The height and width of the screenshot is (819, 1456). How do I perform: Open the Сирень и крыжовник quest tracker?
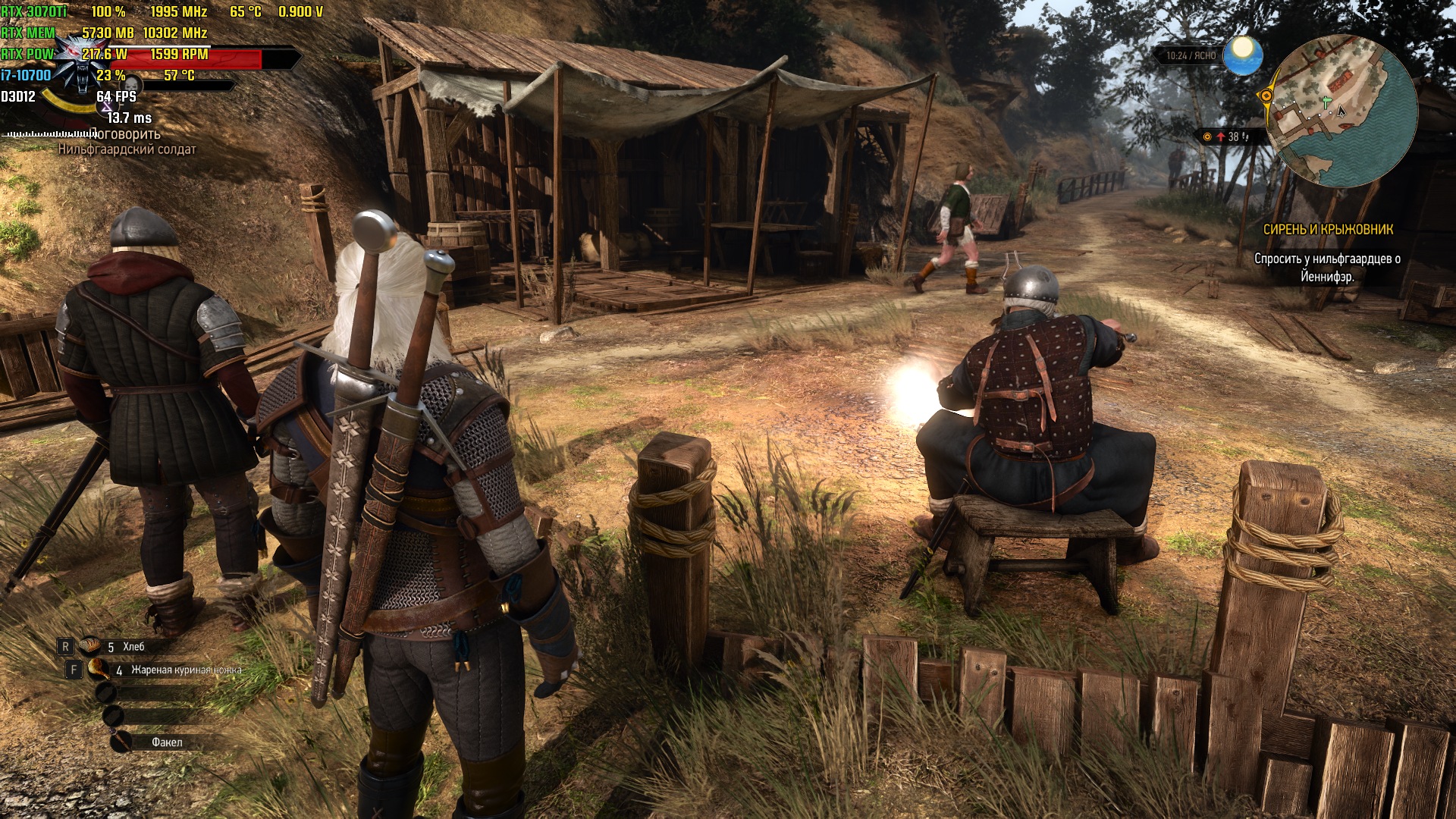click(x=1328, y=229)
